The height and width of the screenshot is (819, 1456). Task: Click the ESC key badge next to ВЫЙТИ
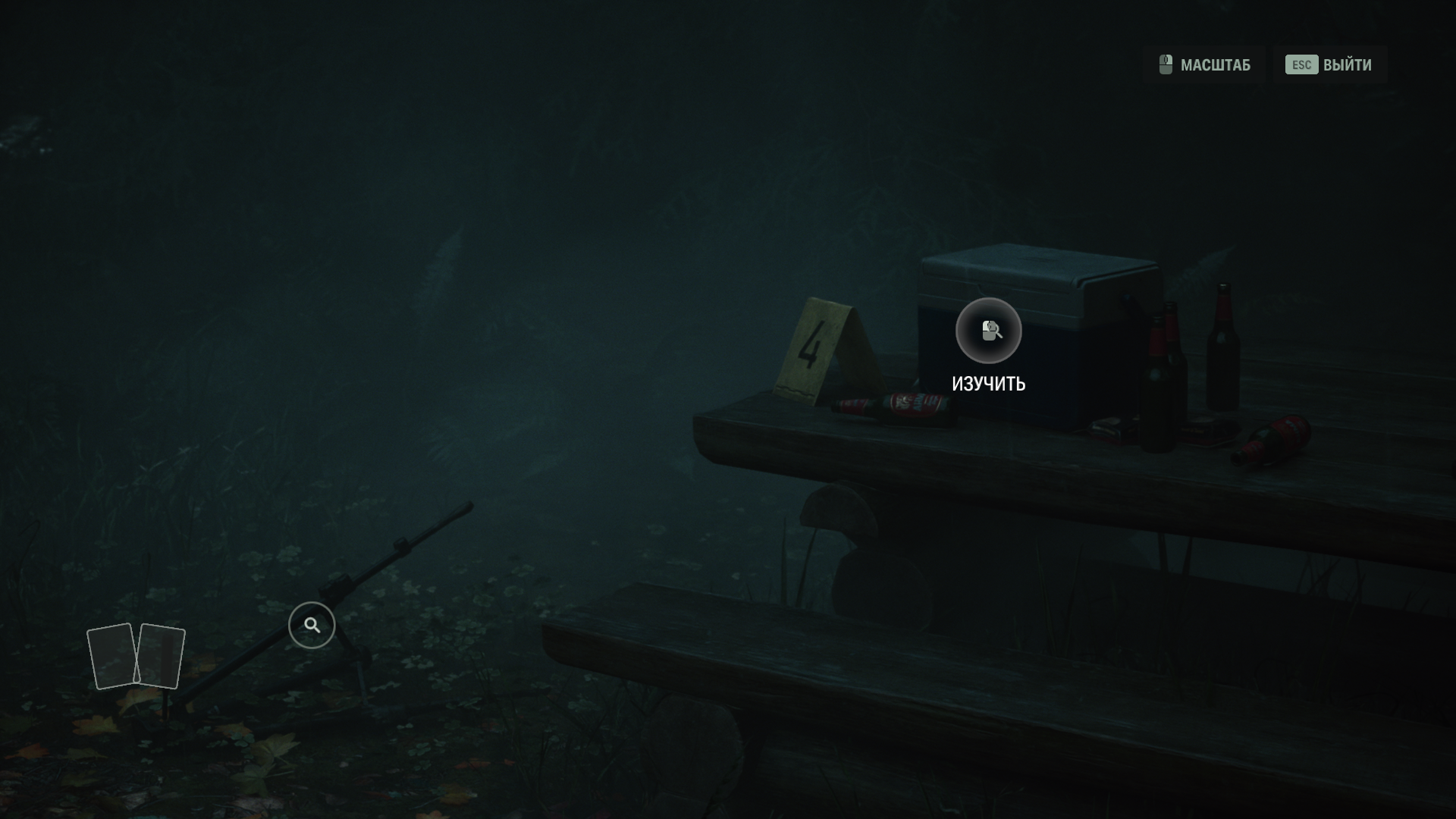click(1300, 65)
